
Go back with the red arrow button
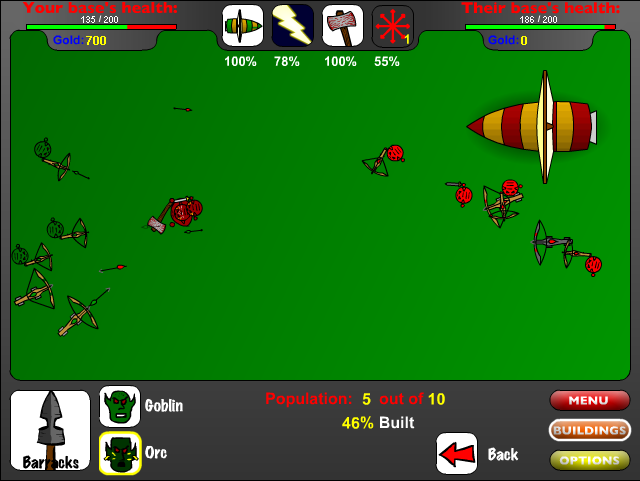point(456,453)
